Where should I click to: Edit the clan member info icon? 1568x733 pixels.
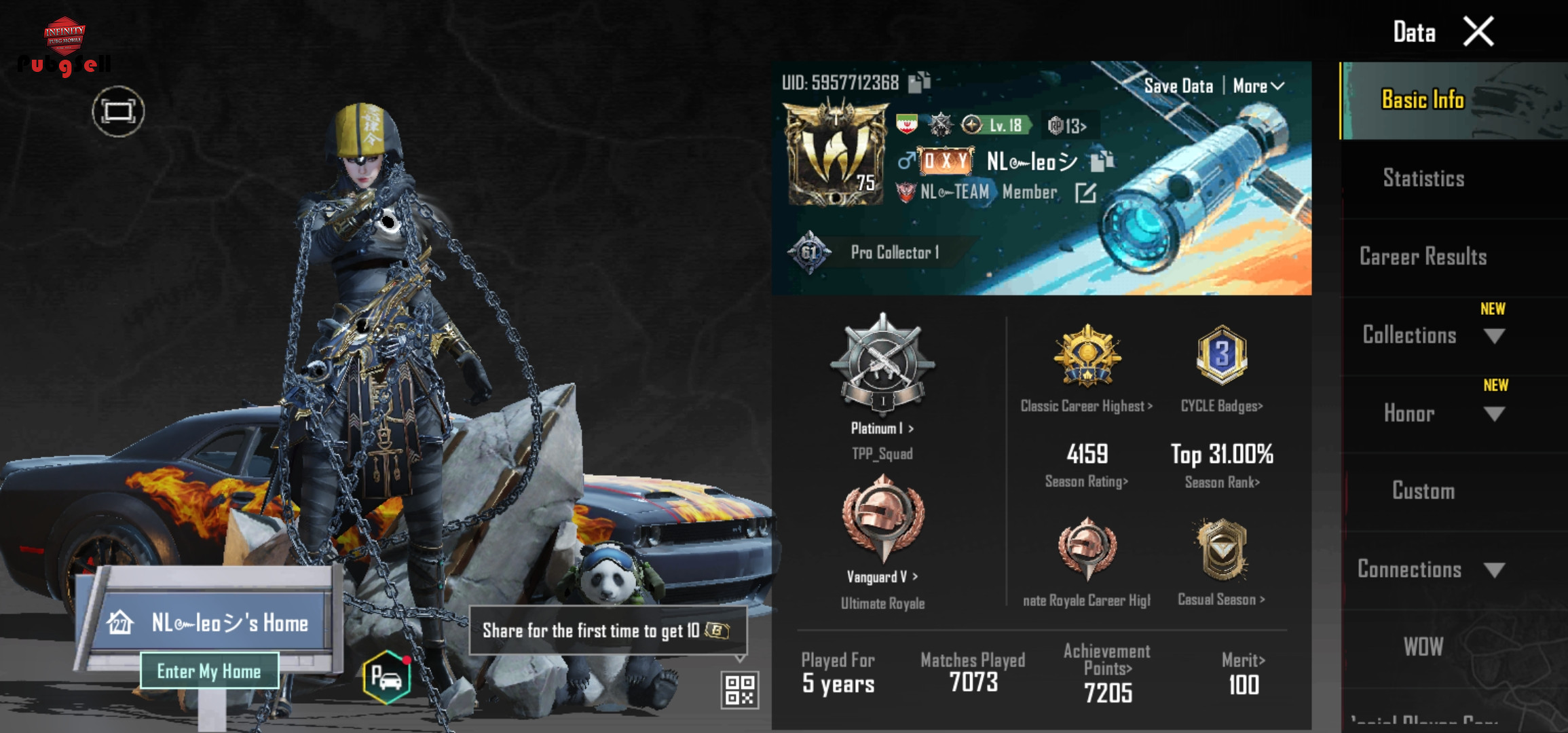pos(1085,193)
